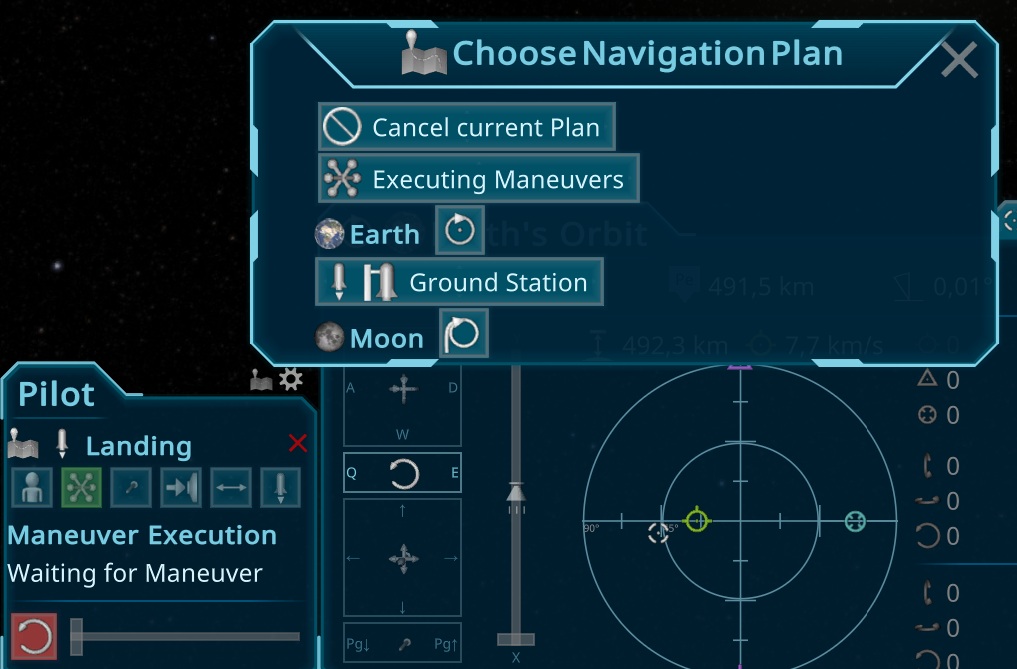Click the Pilot panel's horizontal slider

coord(185,636)
